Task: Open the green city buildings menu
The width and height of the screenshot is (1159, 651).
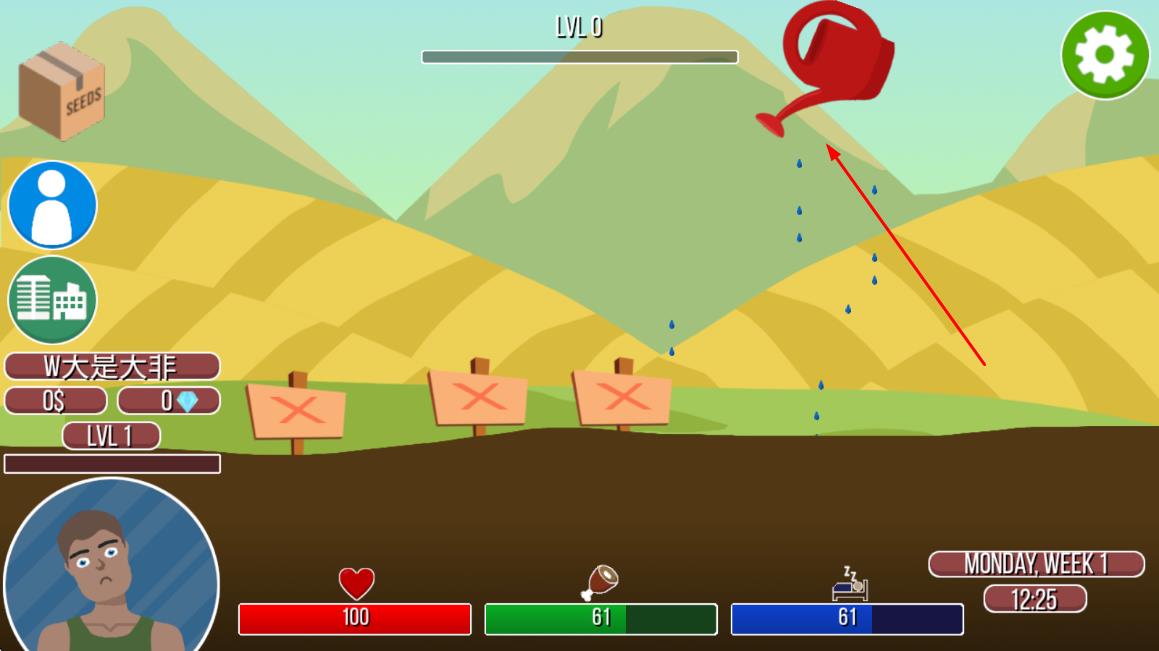Action: (52, 299)
